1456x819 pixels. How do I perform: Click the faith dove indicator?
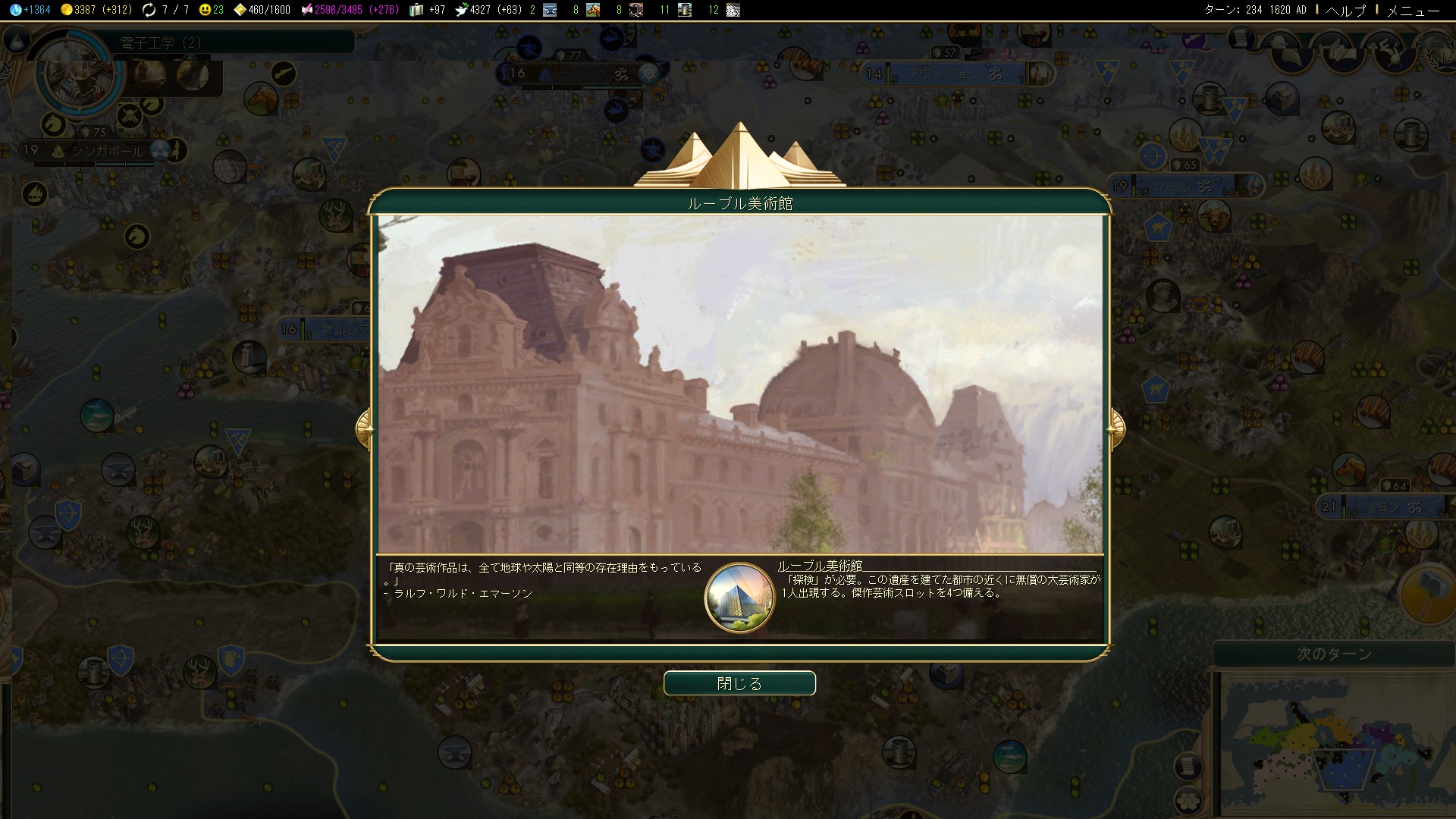click(x=488, y=10)
